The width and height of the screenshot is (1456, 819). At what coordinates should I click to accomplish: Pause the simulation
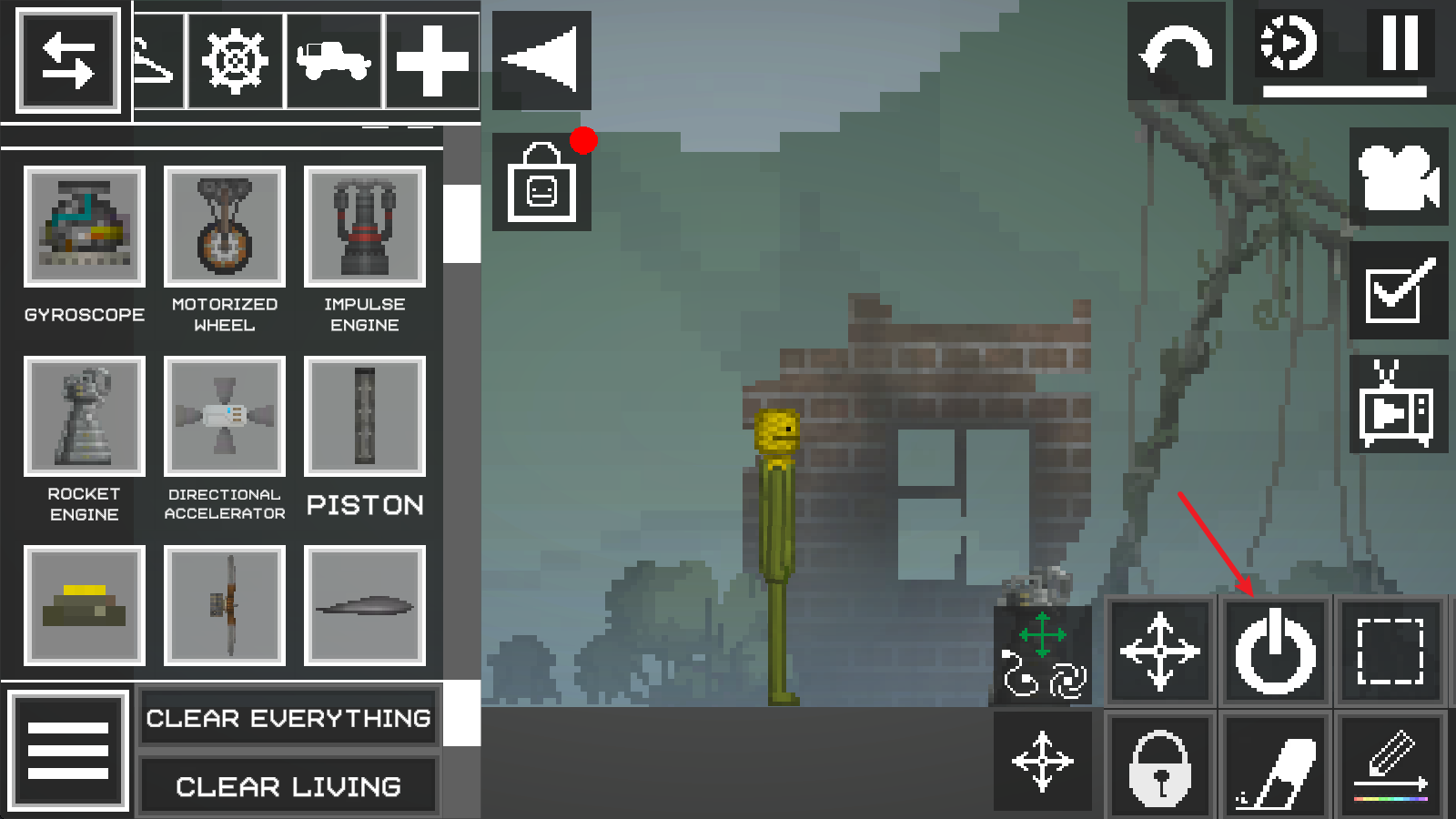[x=1400, y=43]
